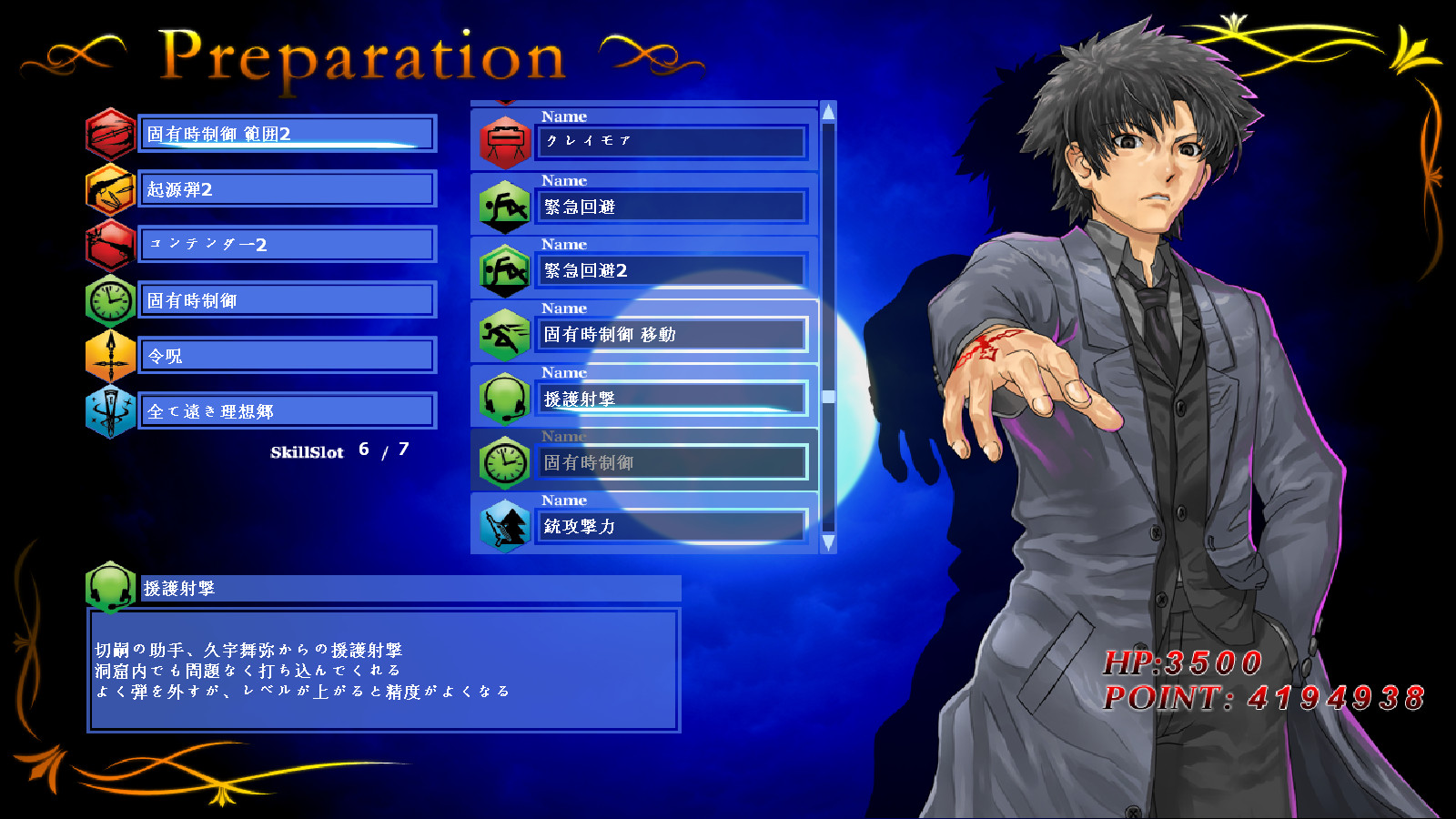Select equipped skill 固有時制御 範囲2
The width and height of the screenshot is (1456, 819).
point(287,134)
